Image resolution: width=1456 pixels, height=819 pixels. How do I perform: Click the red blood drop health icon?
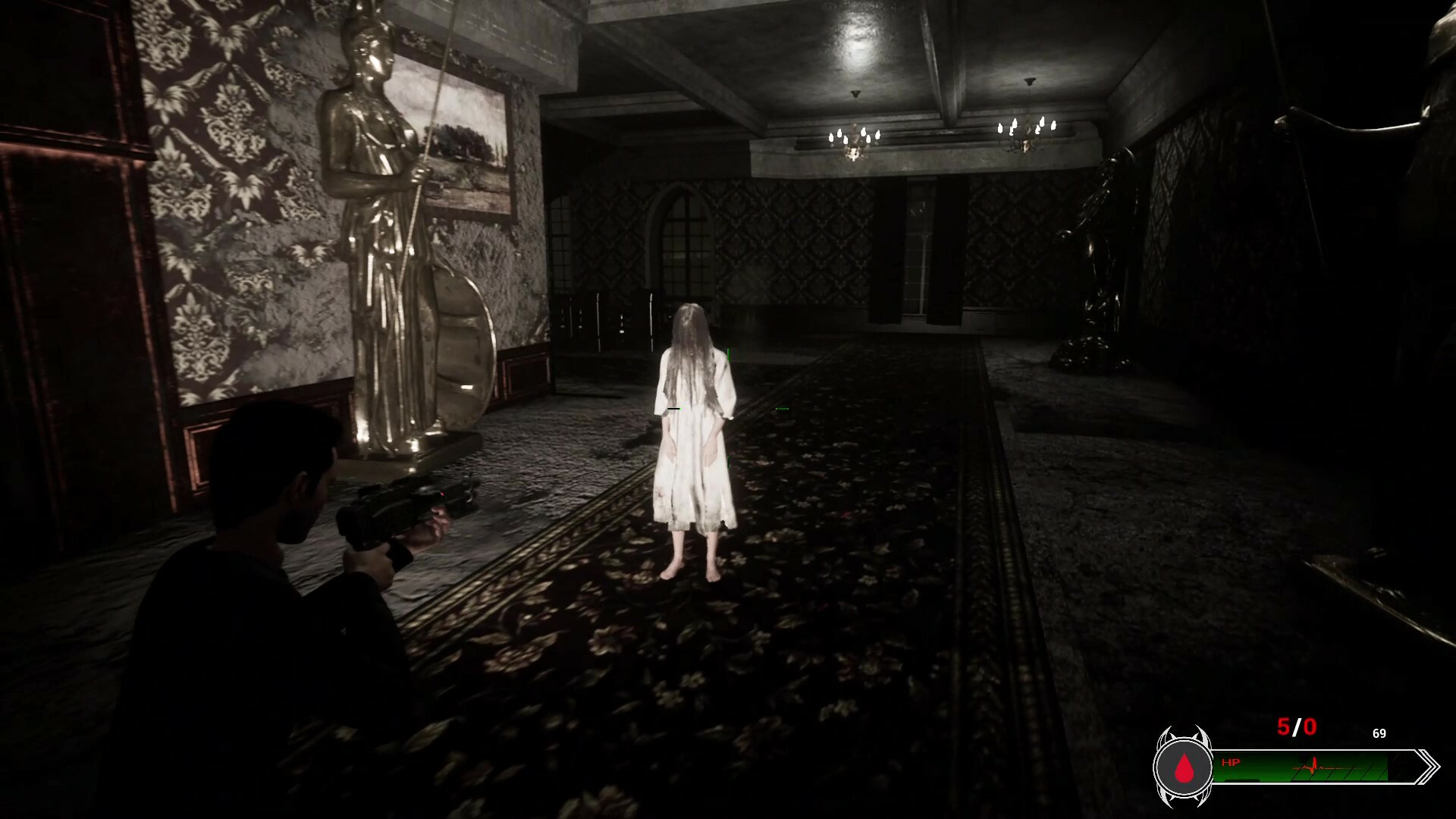click(1185, 767)
